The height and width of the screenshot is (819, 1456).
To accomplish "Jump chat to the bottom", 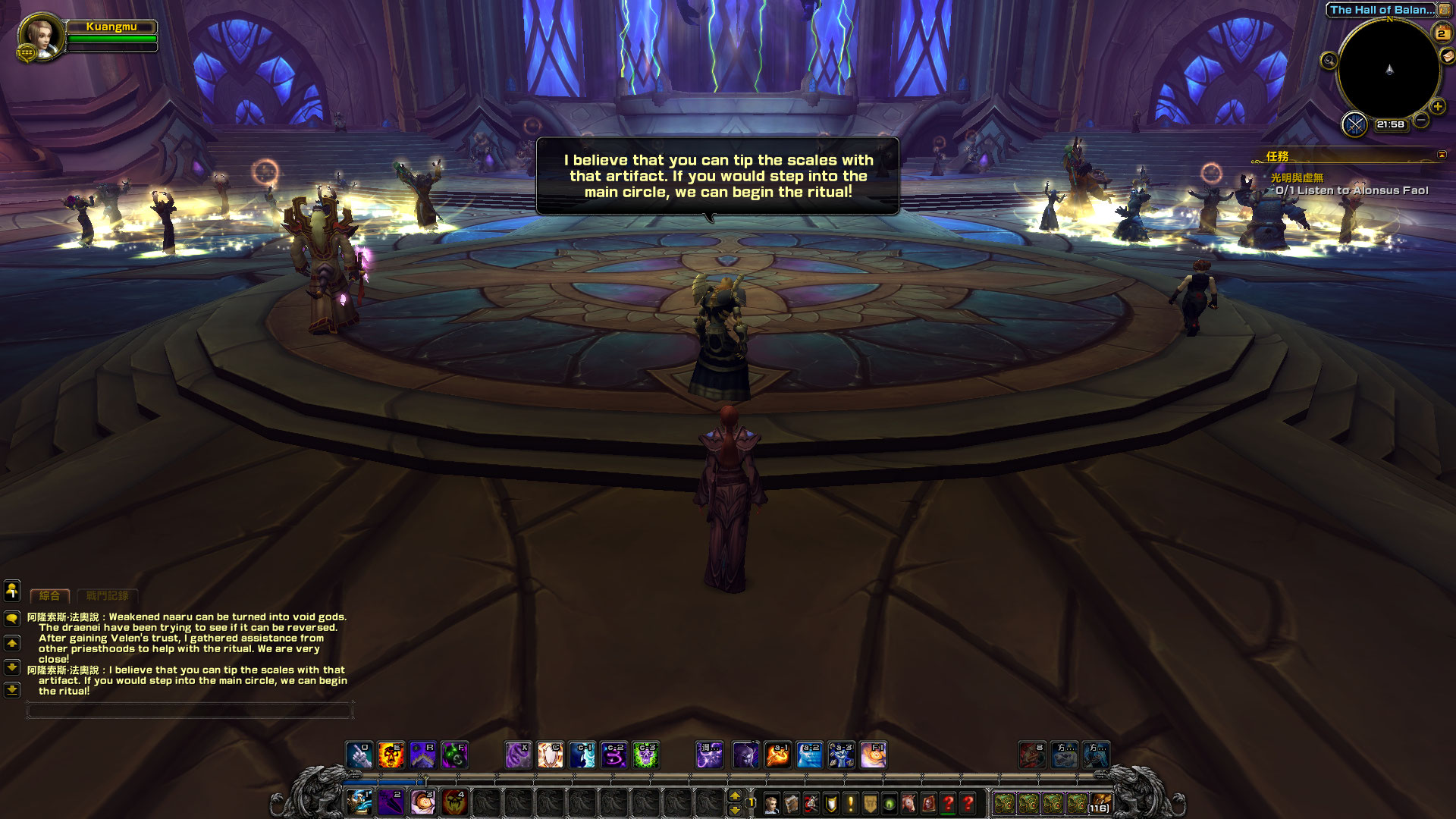I will tap(12, 690).
